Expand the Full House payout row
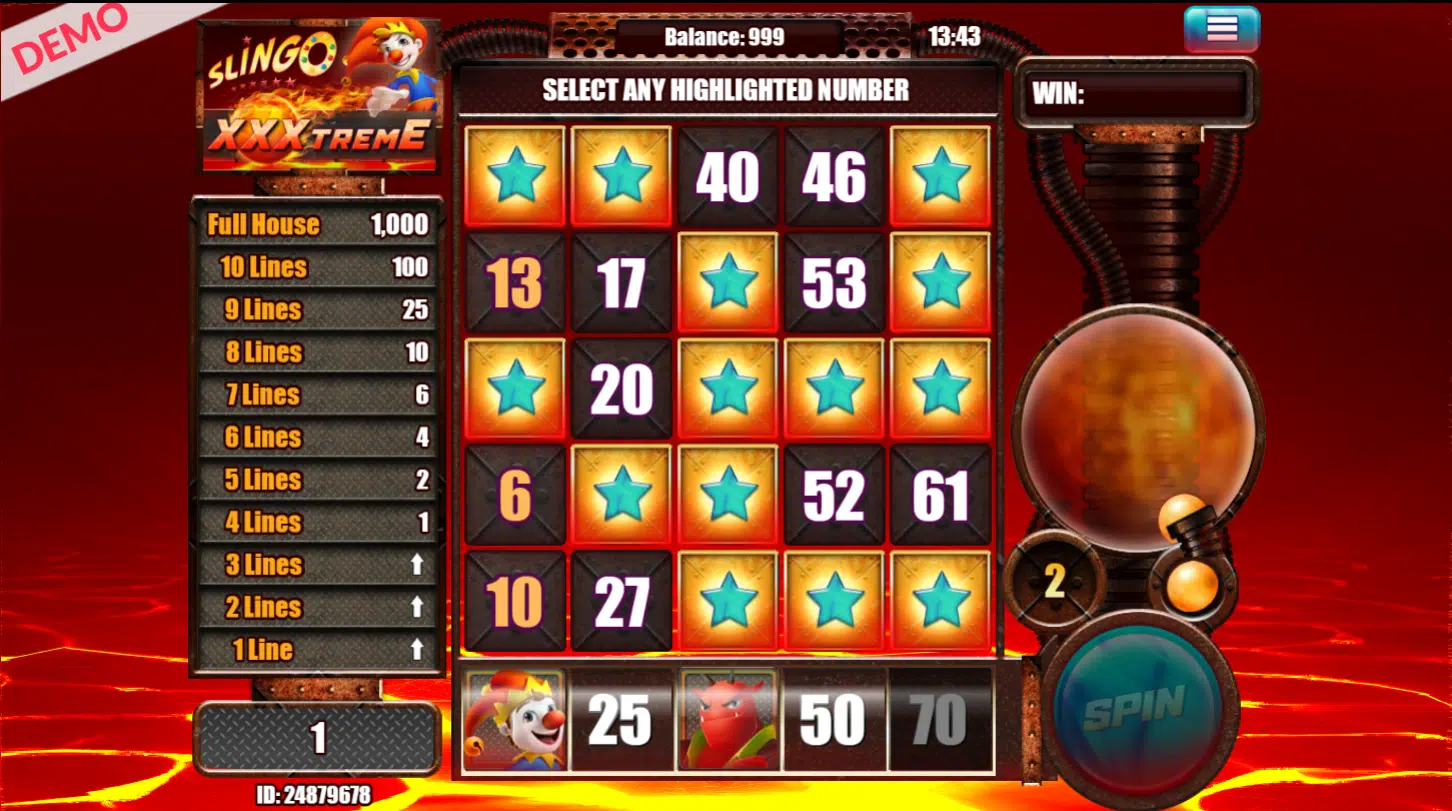This screenshot has width=1452, height=811. (316, 224)
